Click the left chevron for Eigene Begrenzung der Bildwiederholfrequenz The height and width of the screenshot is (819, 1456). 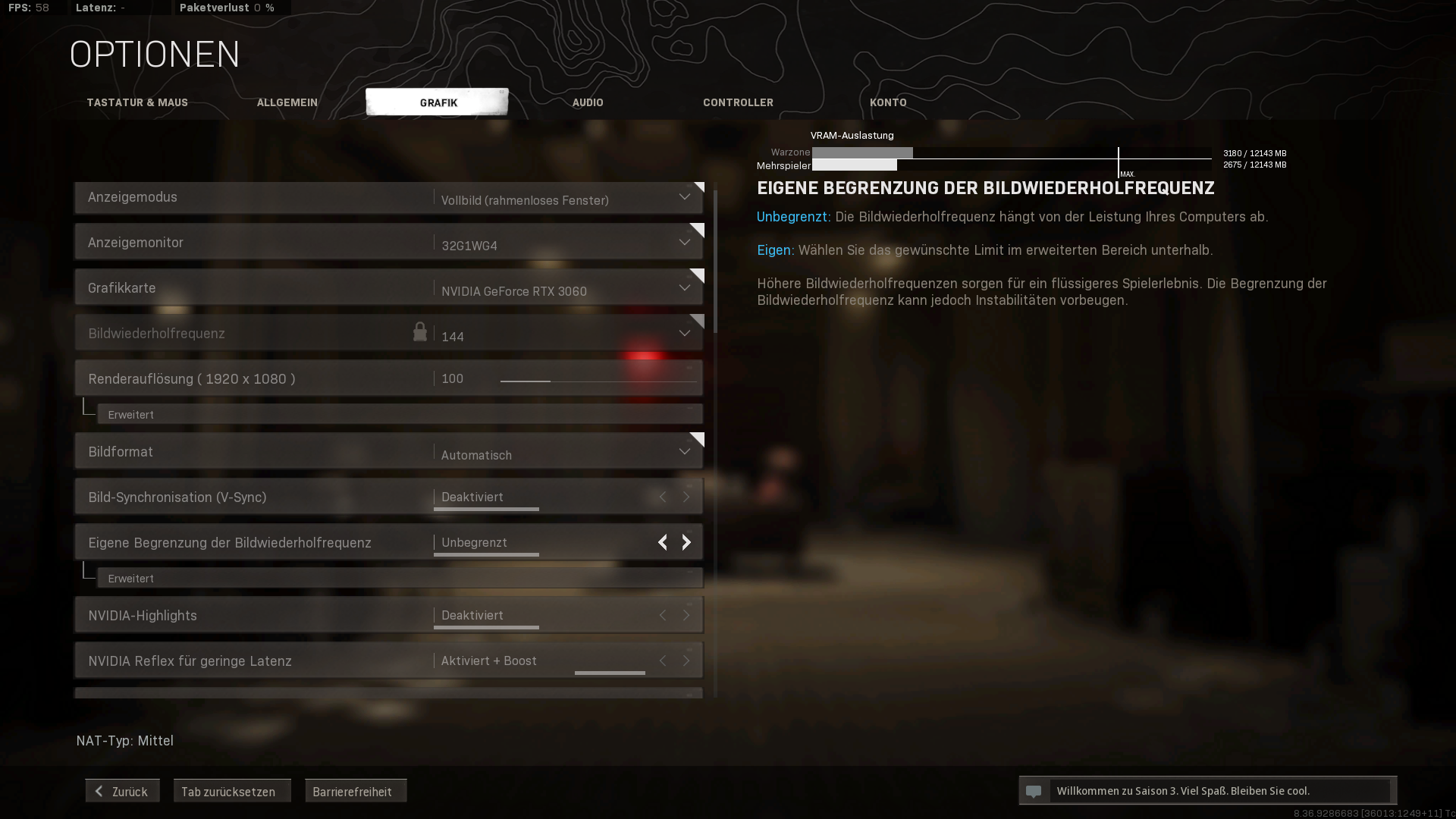click(x=662, y=542)
